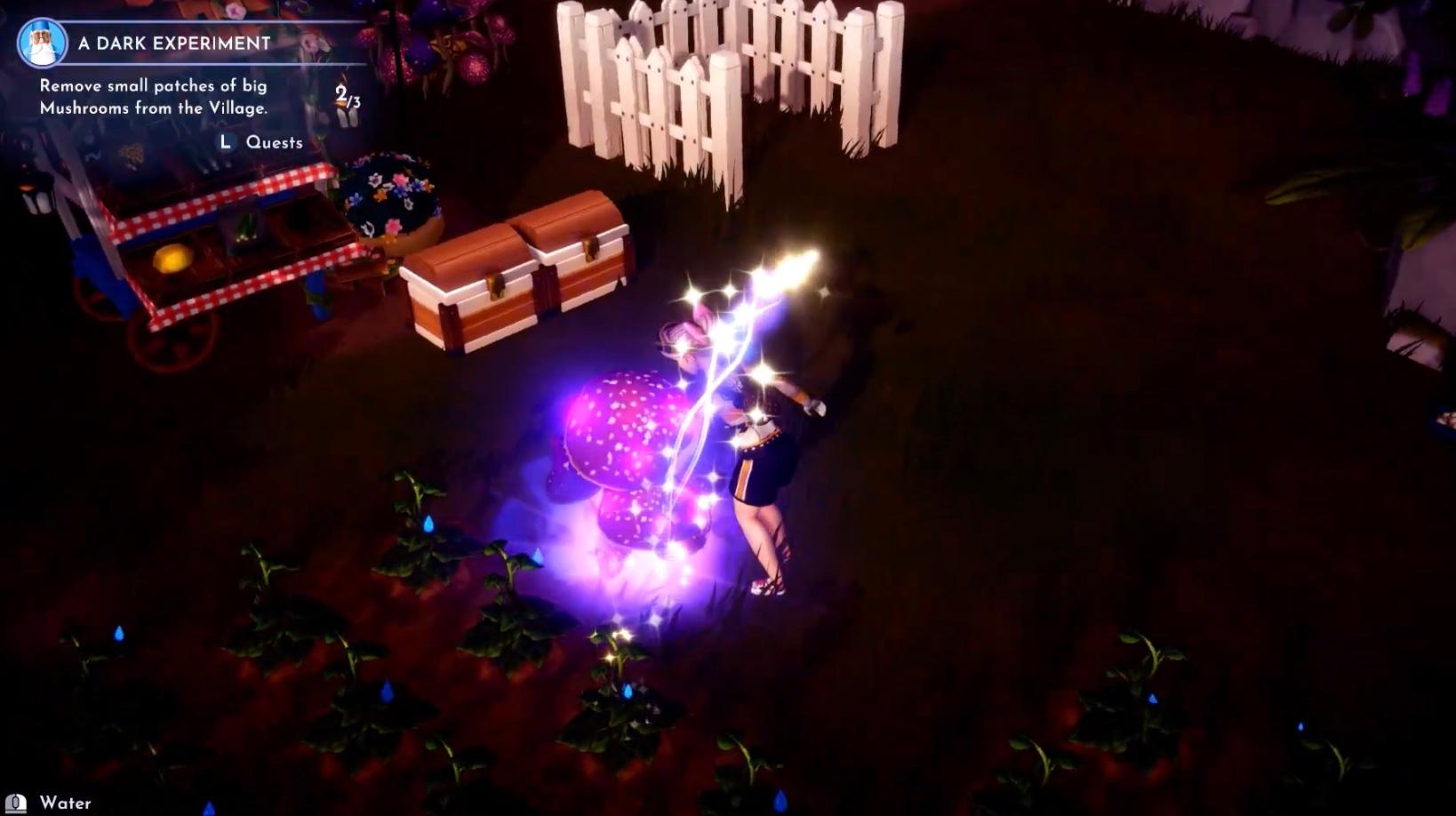Open the flower-patterned planter pot near the stall

pos(391,196)
